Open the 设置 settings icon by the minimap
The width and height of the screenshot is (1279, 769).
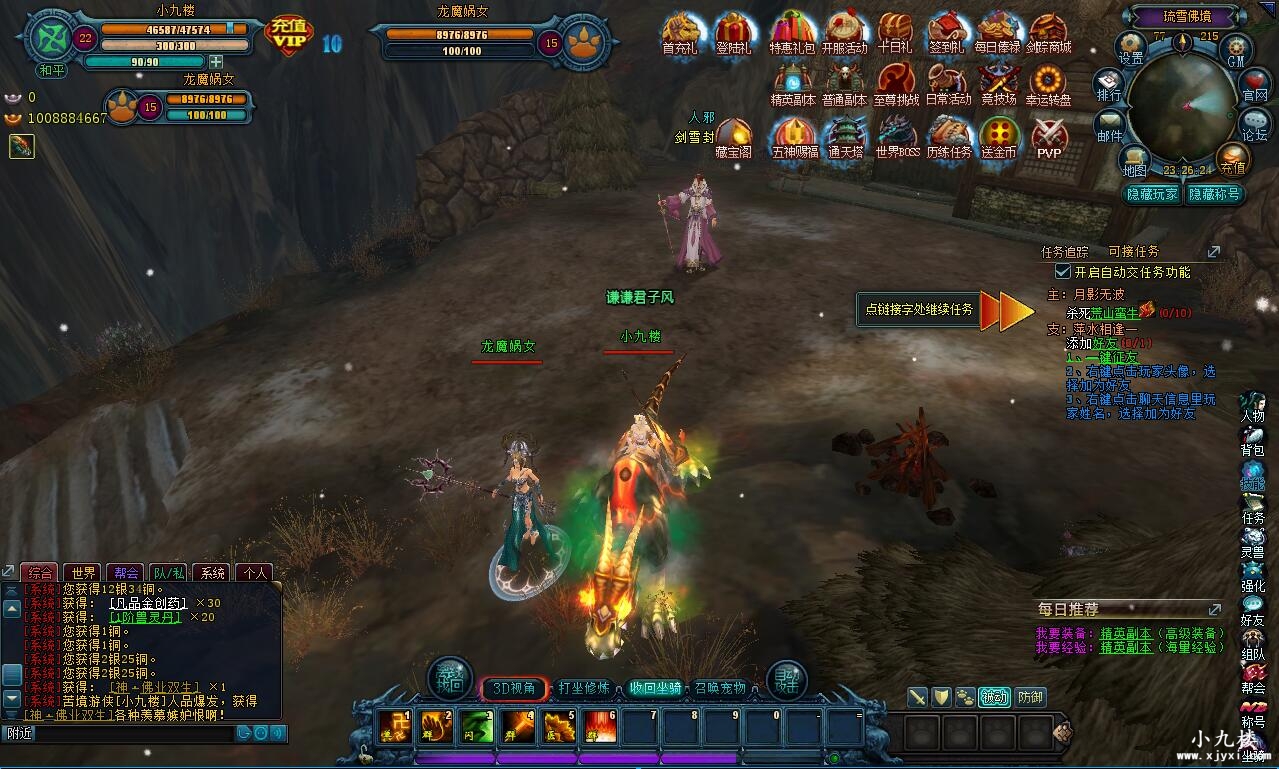(1130, 46)
